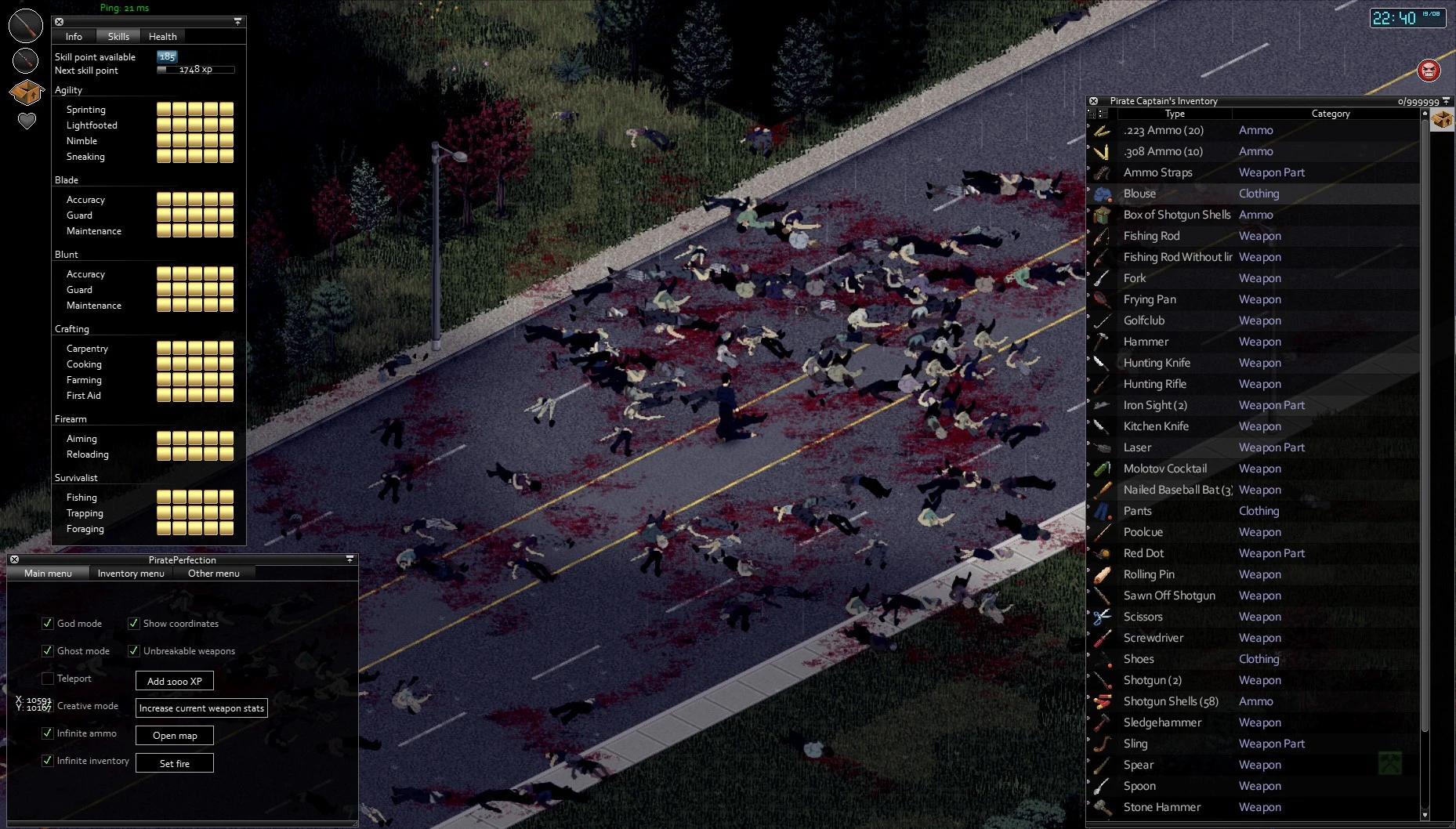Click the crate icon at the screen's right edge

click(x=1443, y=121)
